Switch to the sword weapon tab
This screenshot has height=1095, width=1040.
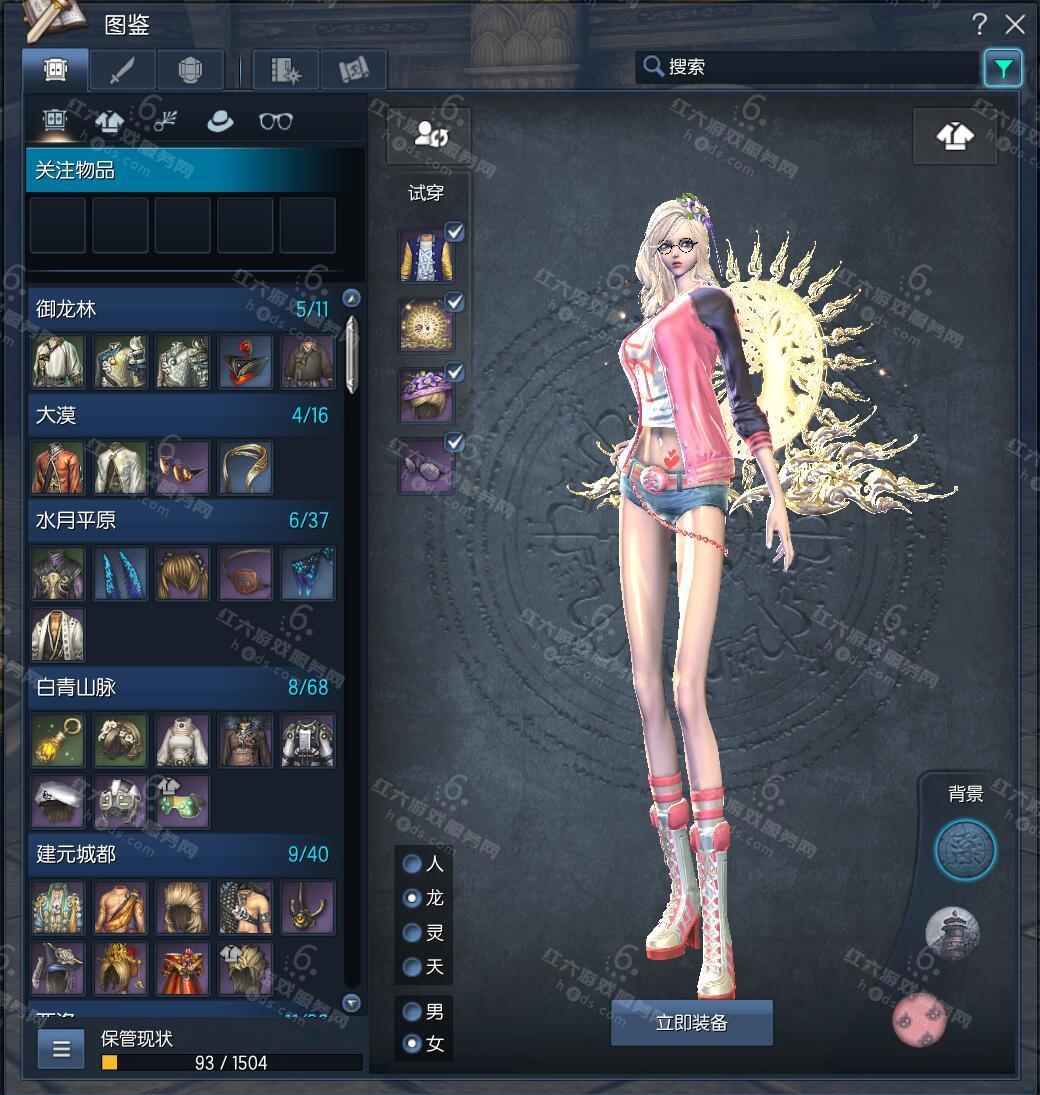coord(122,70)
